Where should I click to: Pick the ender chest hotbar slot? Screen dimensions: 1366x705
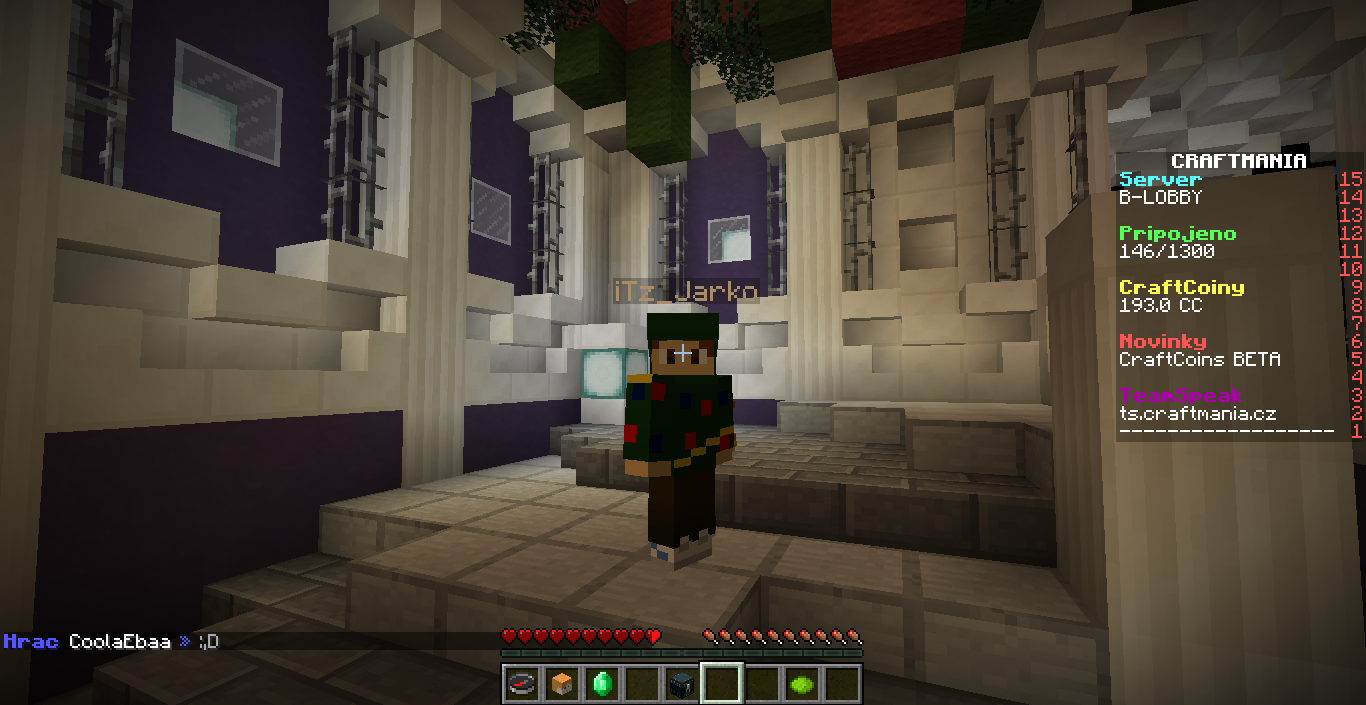(681, 684)
